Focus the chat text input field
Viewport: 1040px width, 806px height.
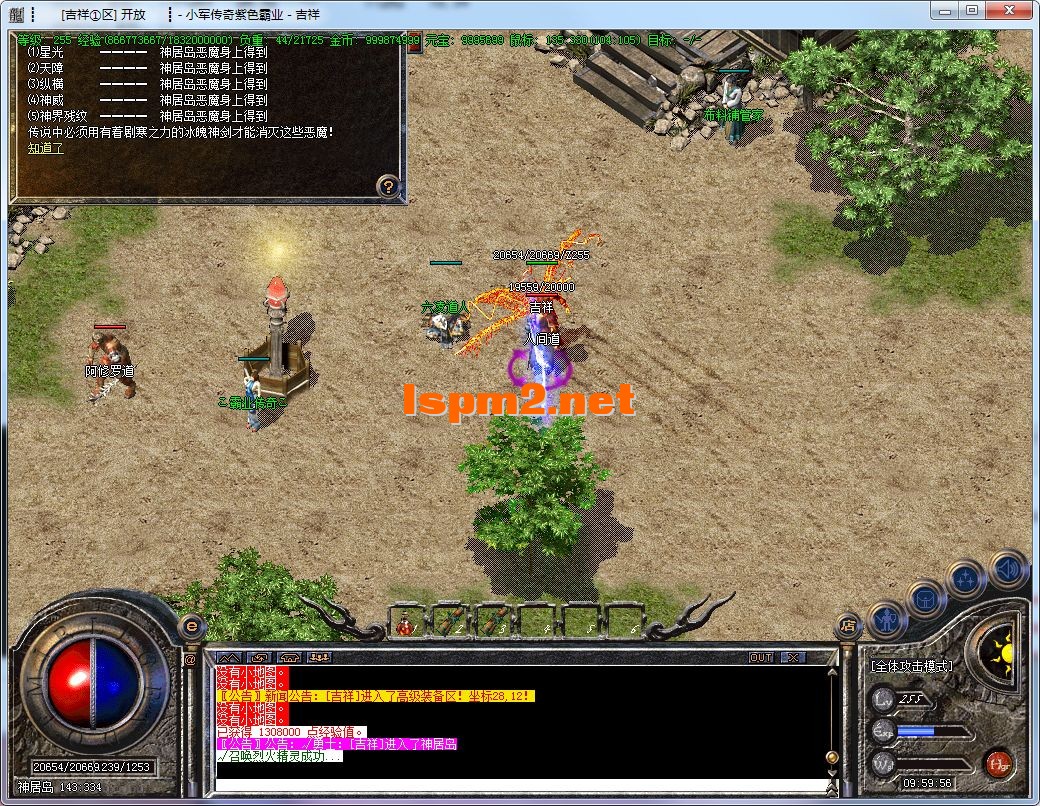tap(520, 784)
